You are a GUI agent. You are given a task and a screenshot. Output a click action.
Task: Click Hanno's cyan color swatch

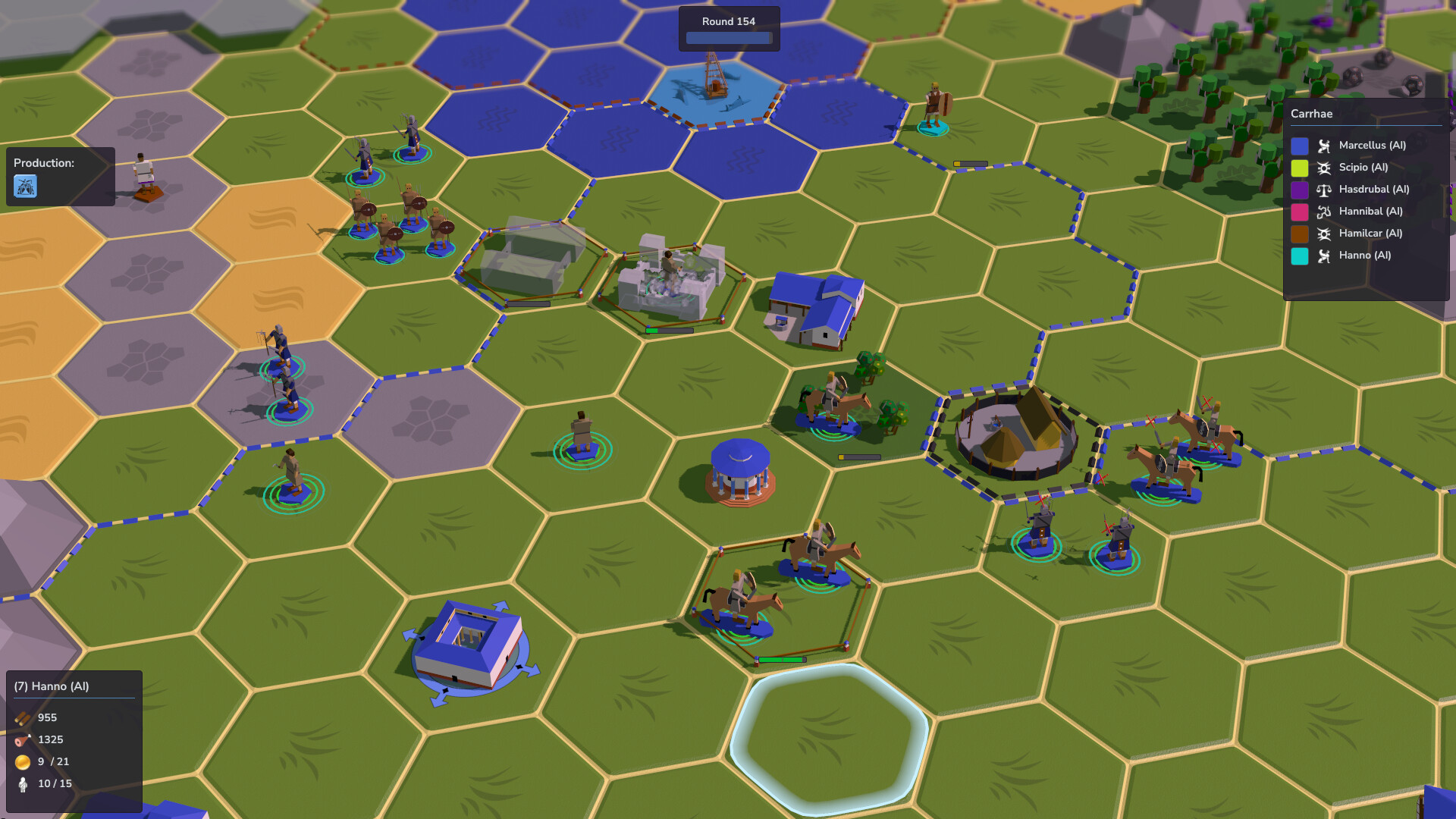pyautogui.click(x=1300, y=256)
